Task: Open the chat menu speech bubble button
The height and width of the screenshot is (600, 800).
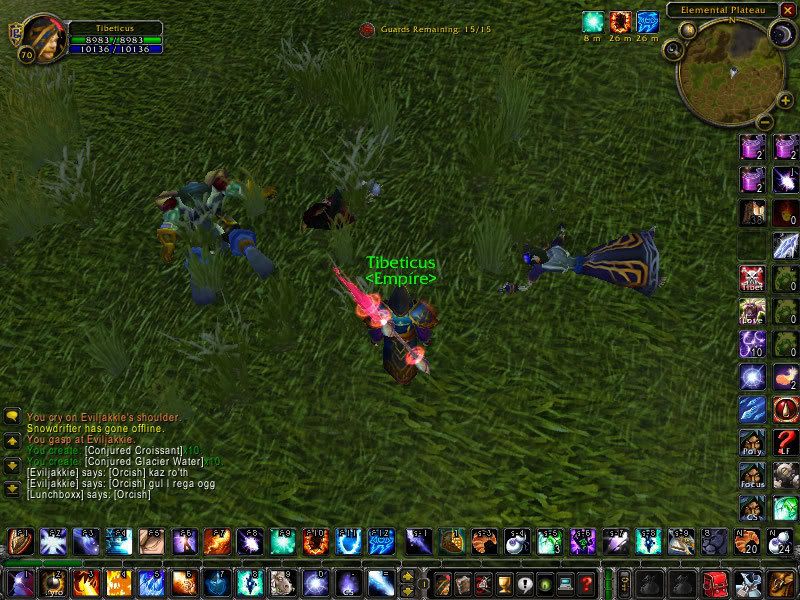Action: coord(13,417)
